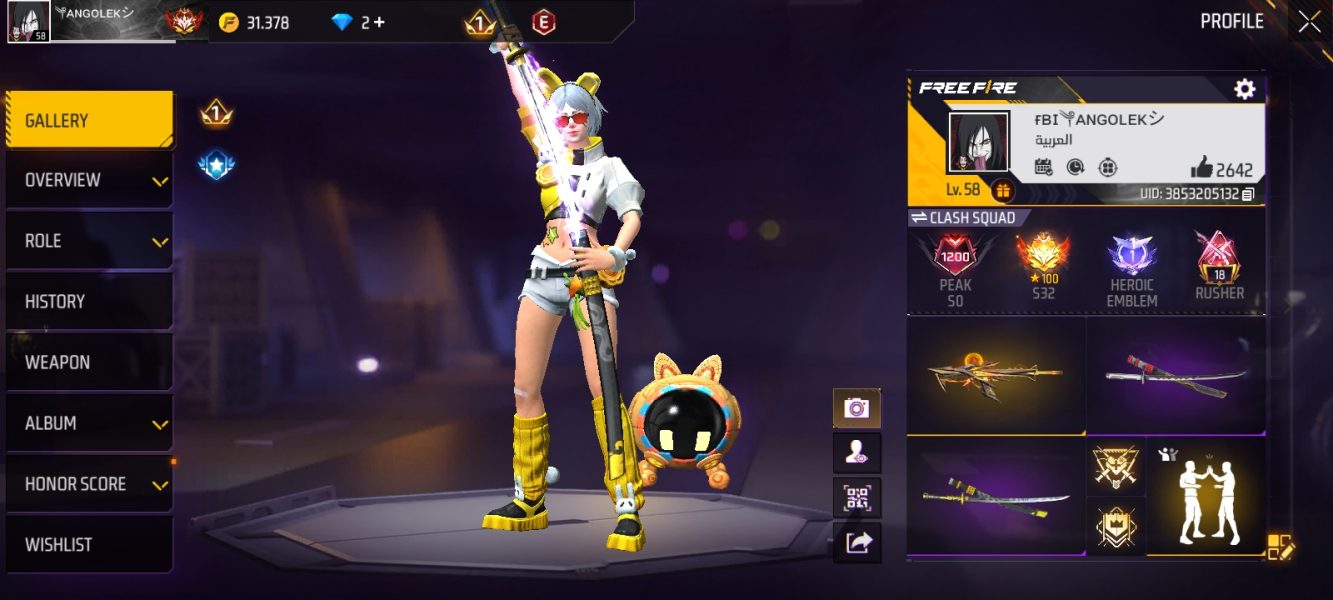Open the gallery edit icon
The height and width of the screenshot is (600, 1333).
pos(1280,546)
